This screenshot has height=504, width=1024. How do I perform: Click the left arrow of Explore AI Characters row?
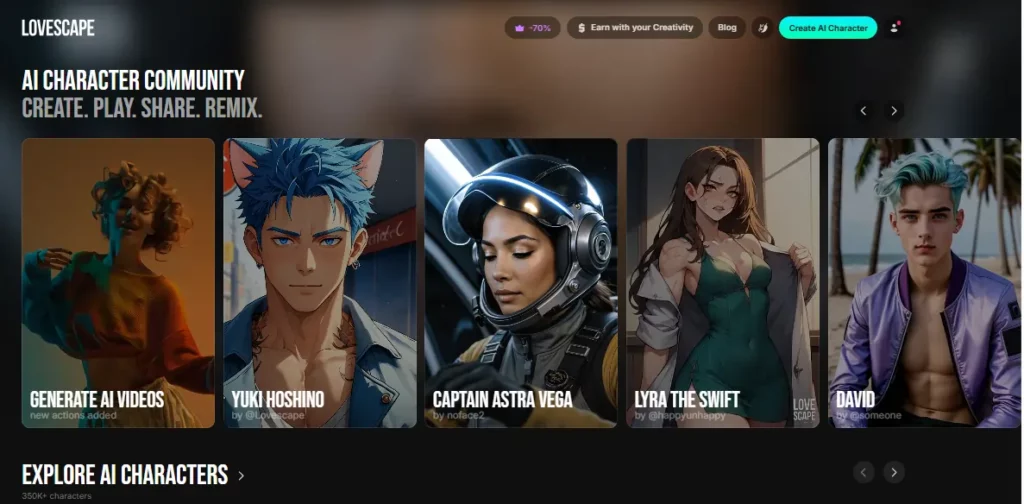[864, 472]
